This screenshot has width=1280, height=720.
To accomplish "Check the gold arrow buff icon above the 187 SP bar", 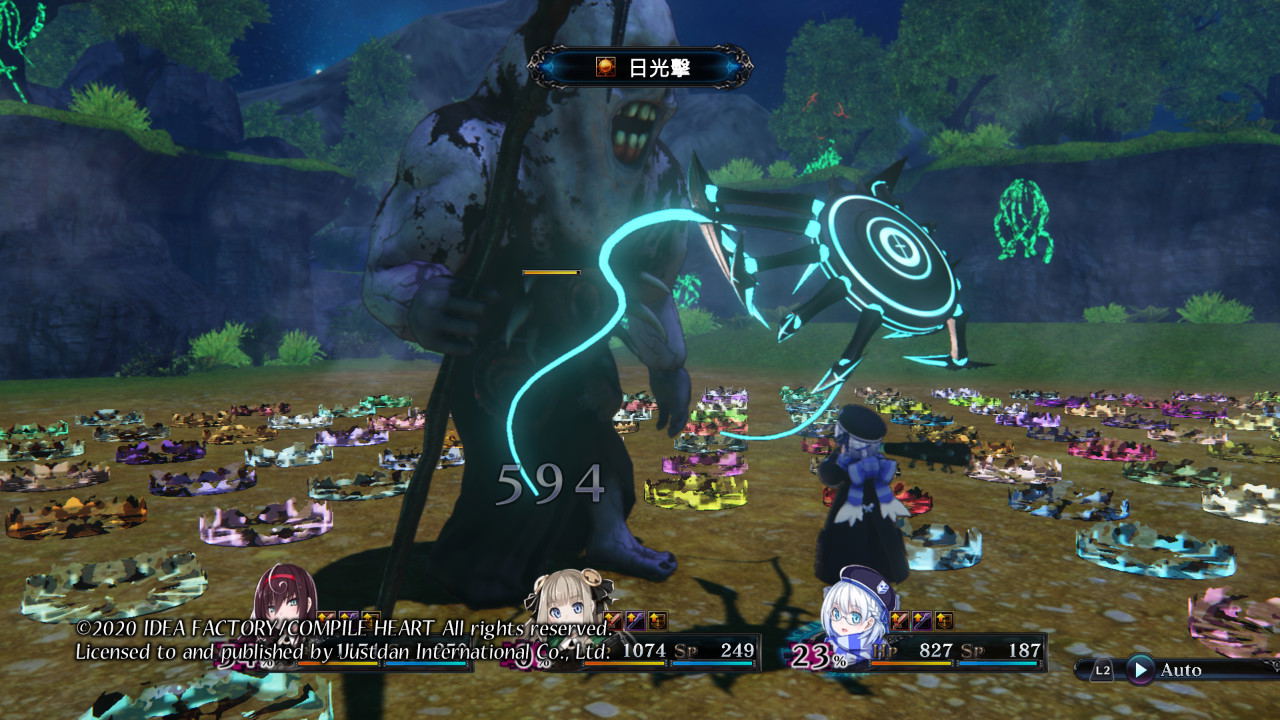I will coord(943,621).
